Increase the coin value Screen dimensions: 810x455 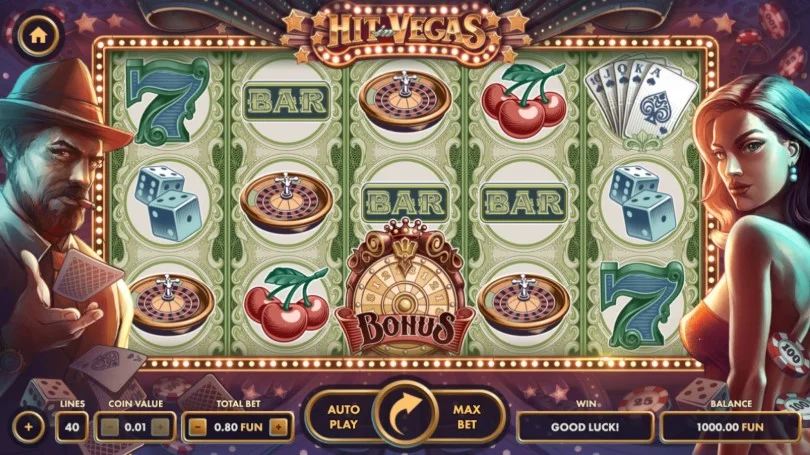pos(160,427)
